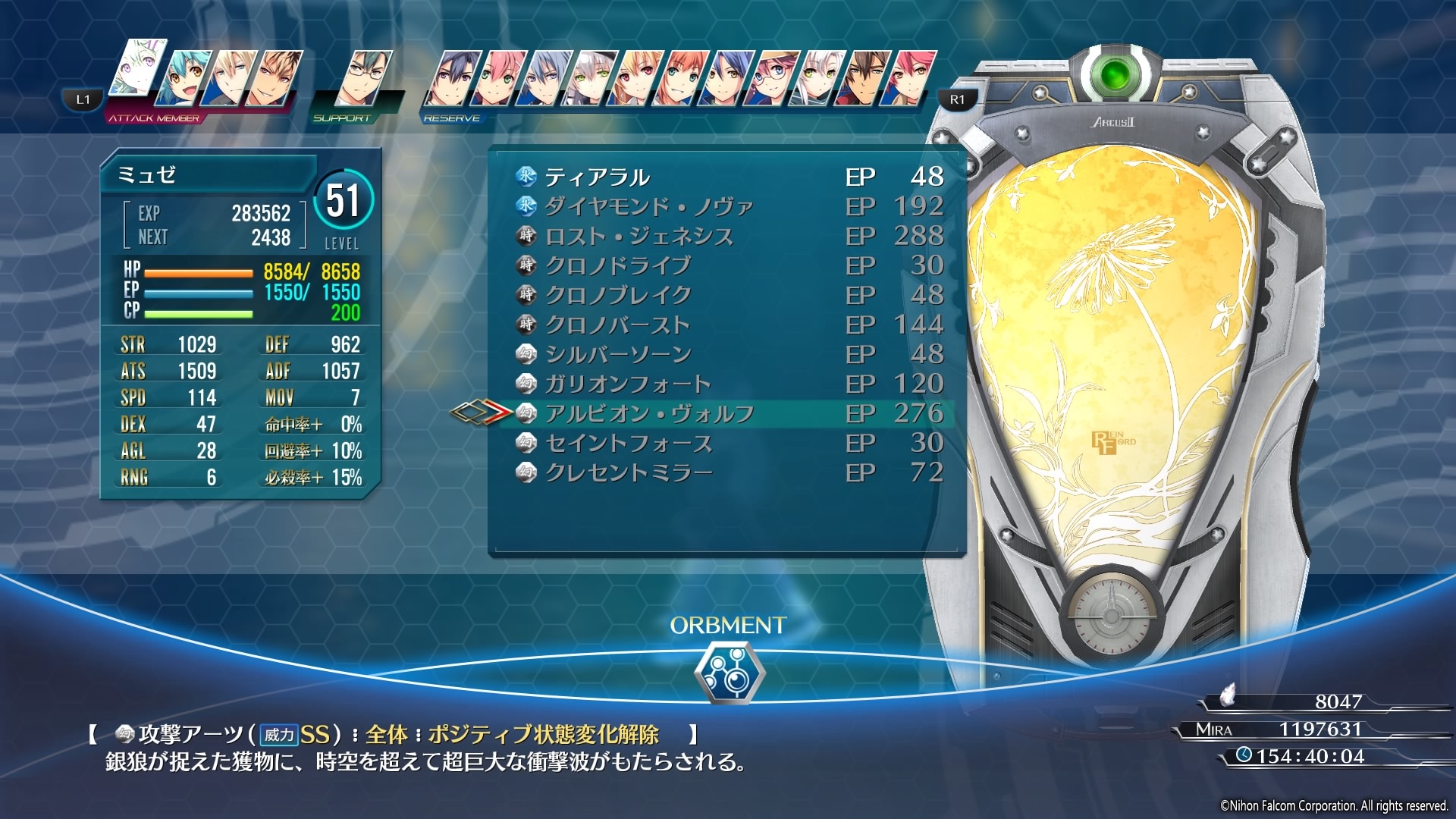
Task: Select the ティアラル art
Action: pyautogui.click(x=597, y=177)
